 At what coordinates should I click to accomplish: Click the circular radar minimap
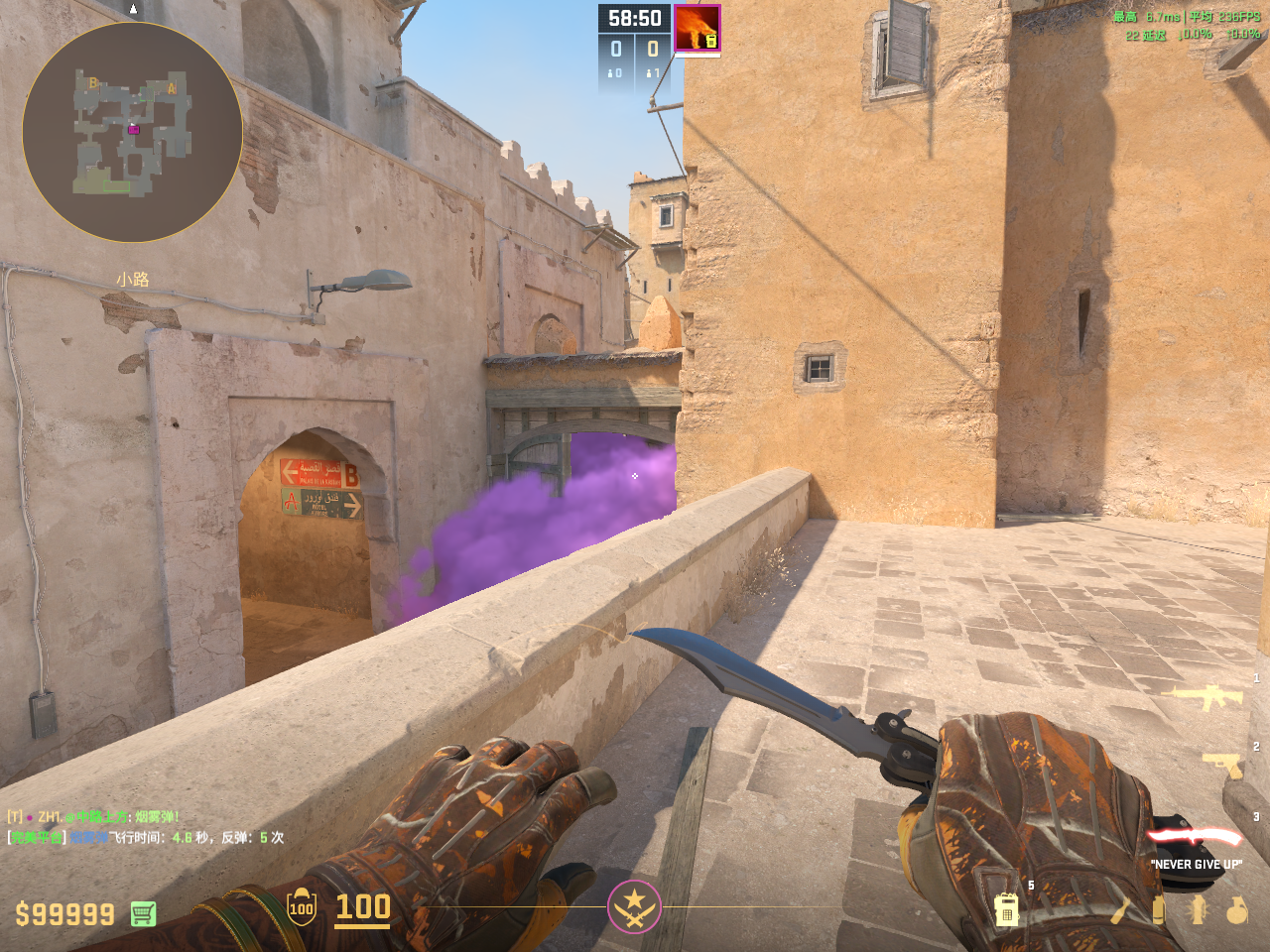(x=132, y=132)
